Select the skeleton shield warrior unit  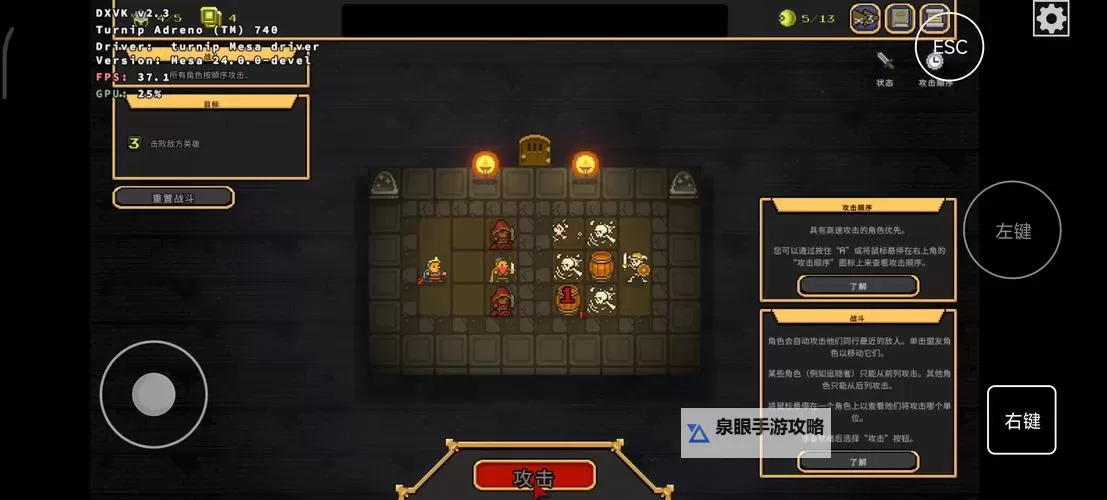634,266
